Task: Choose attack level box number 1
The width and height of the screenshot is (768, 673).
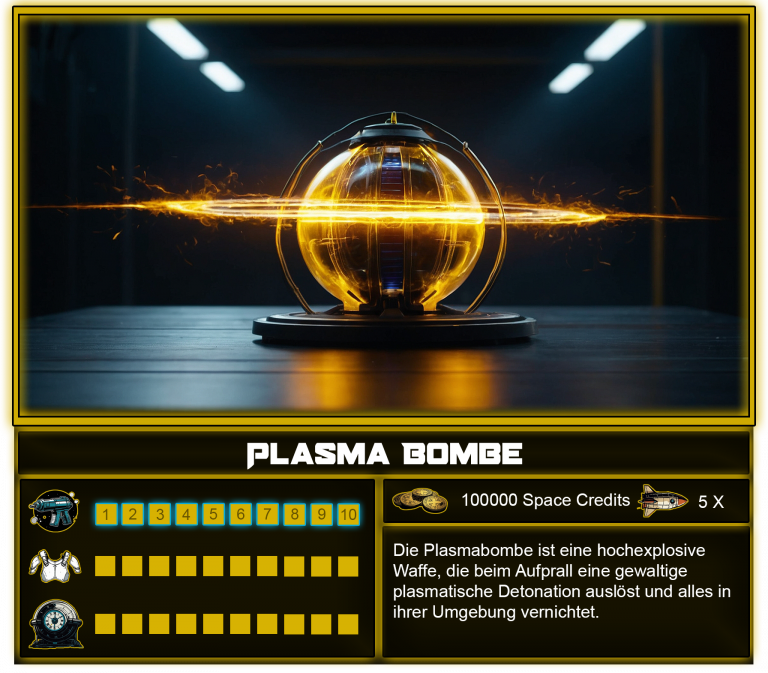Action: tap(105, 515)
